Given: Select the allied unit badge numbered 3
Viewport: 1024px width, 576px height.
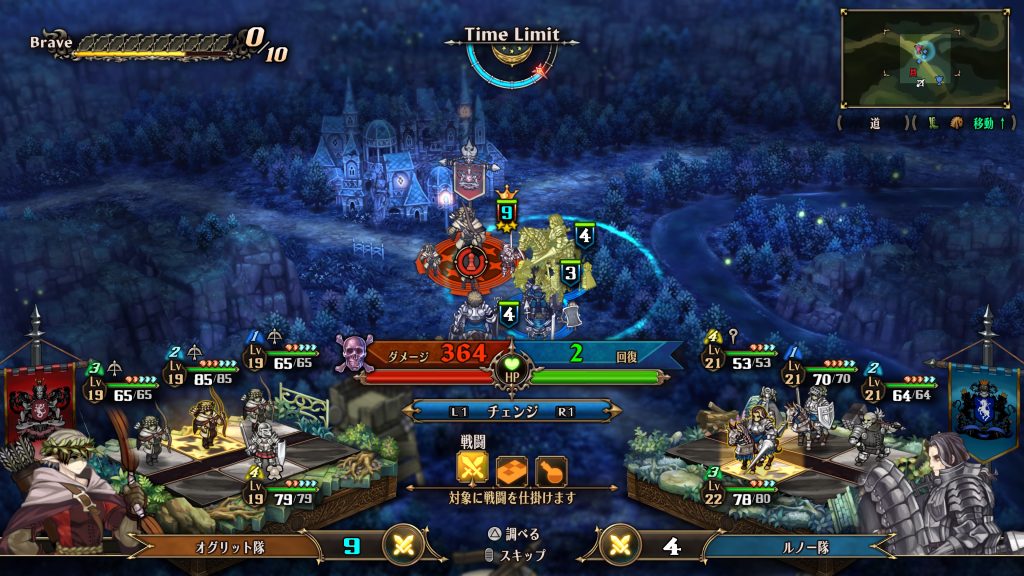Looking at the screenshot, I should pos(570,271).
